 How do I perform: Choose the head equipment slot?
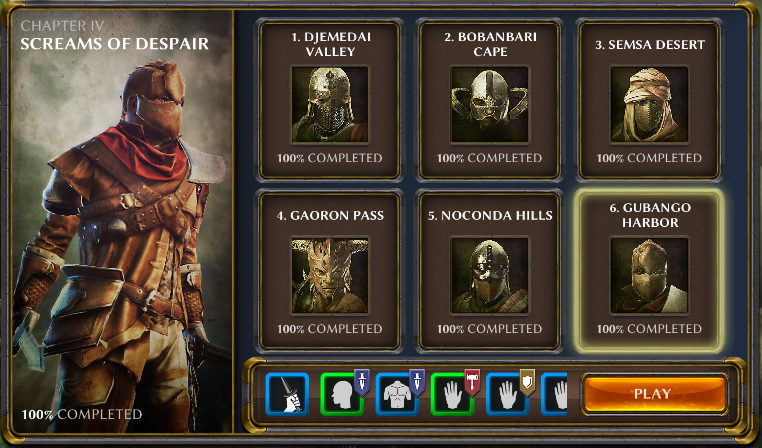343,395
